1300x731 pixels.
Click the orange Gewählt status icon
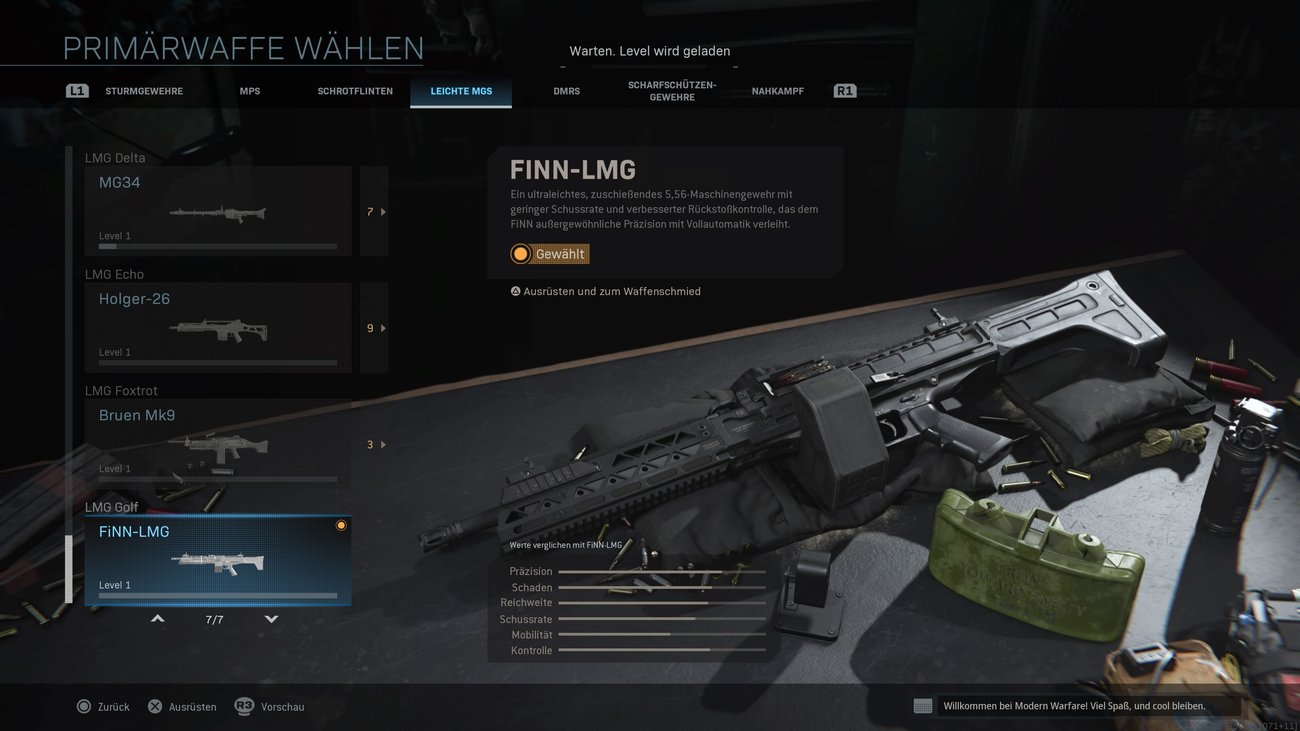click(x=520, y=253)
